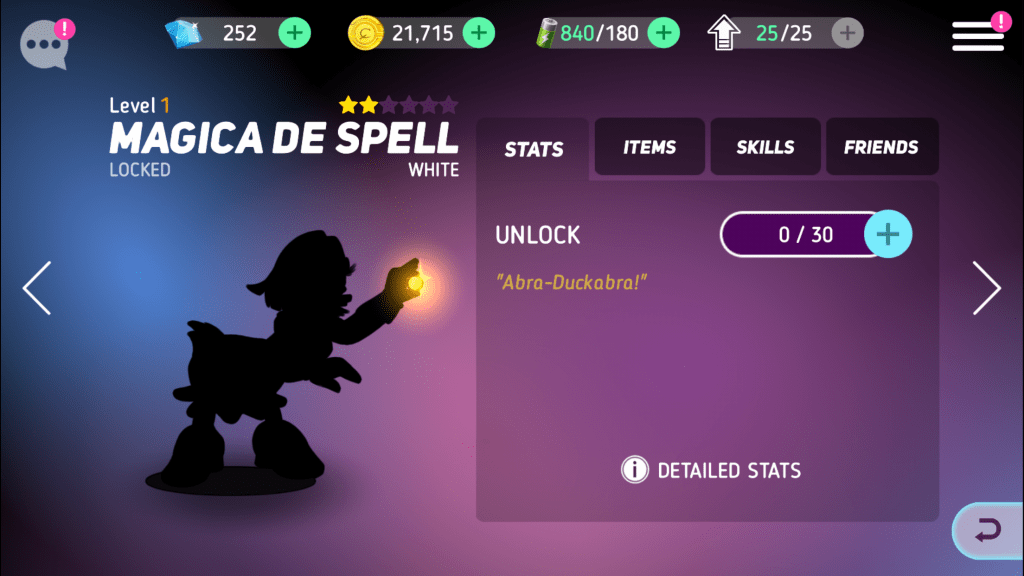Go back with the return arrow button
This screenshot has width=1024, height=576.
pos(988,530)
